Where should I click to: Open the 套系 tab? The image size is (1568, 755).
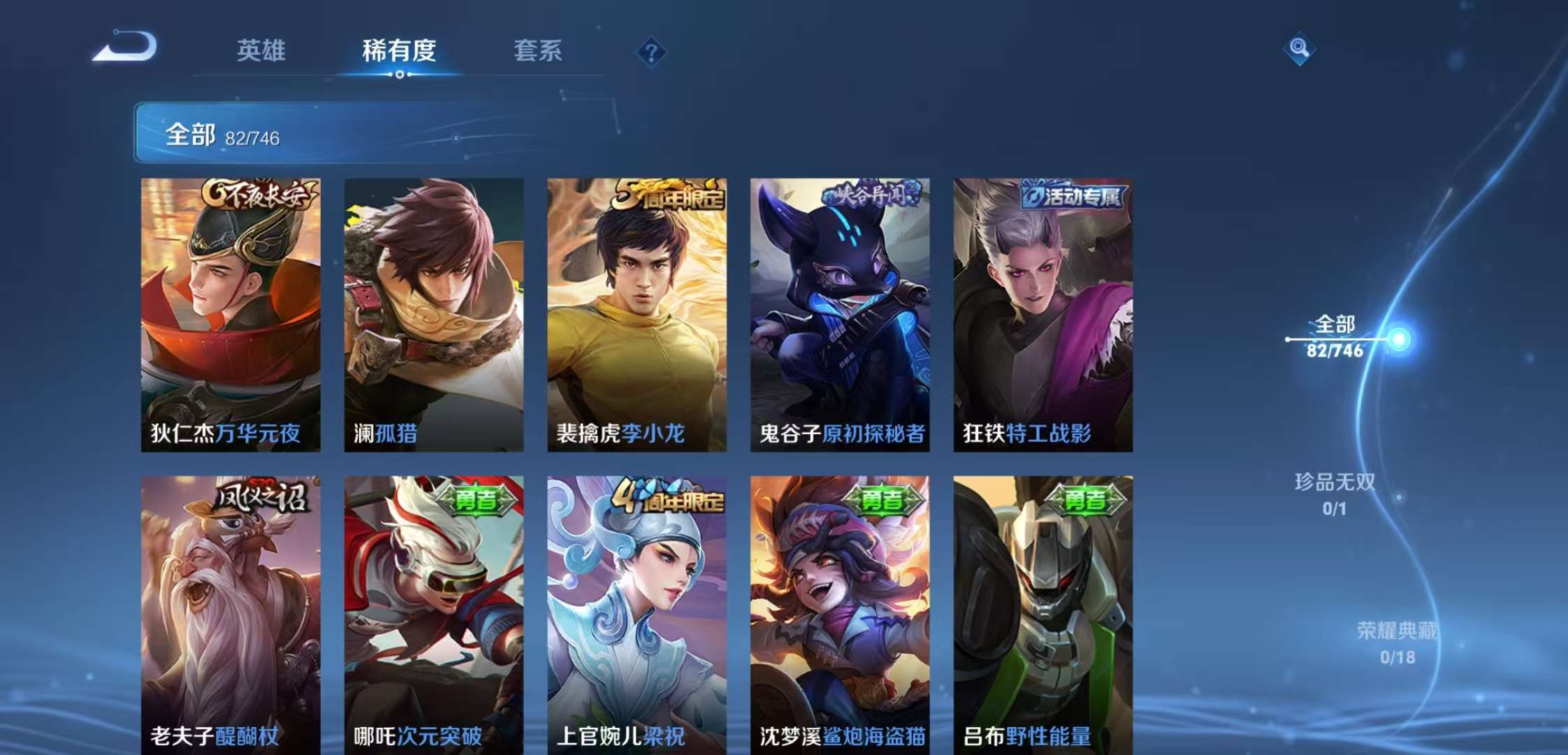[x=537, y=50]
